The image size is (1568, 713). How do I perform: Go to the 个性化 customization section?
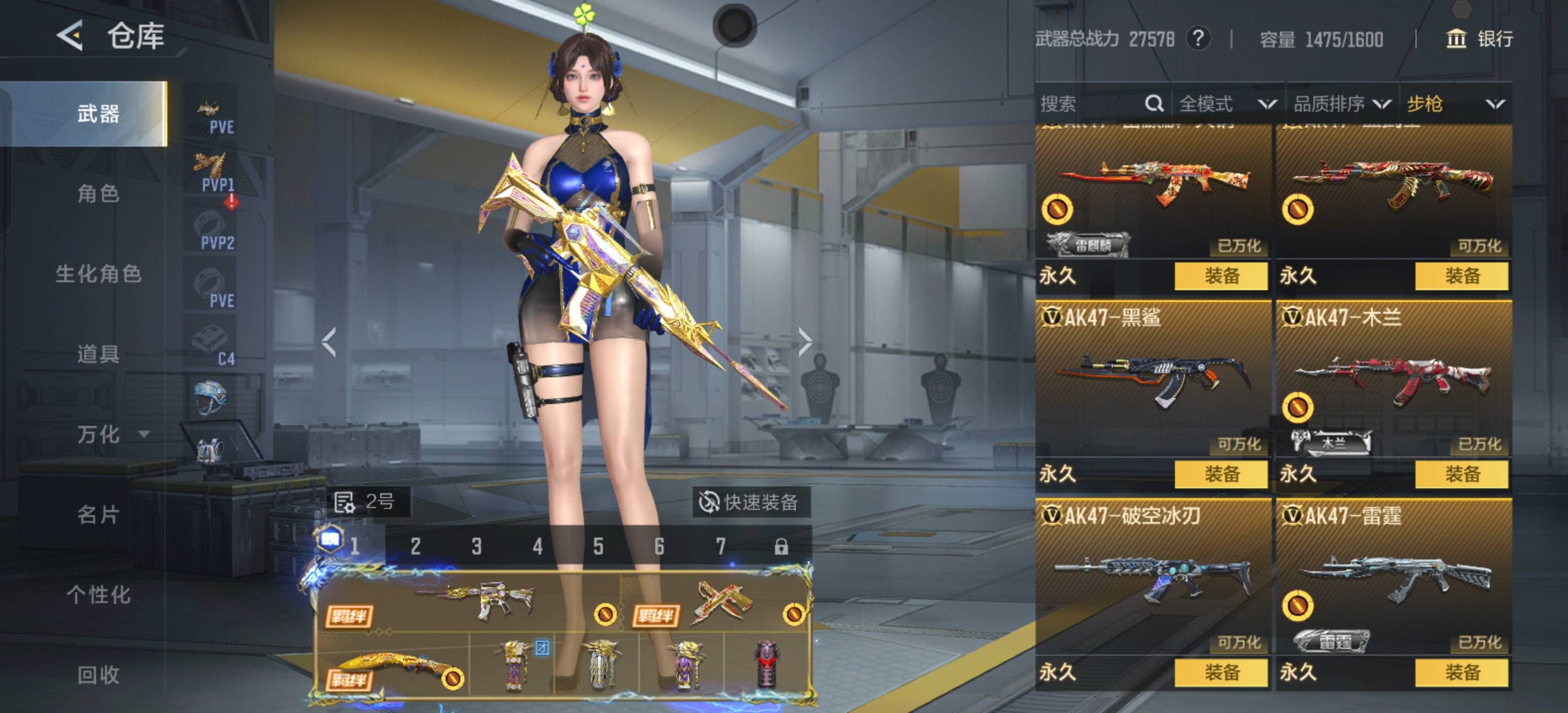pyautogui.click(x=98, y=595)
